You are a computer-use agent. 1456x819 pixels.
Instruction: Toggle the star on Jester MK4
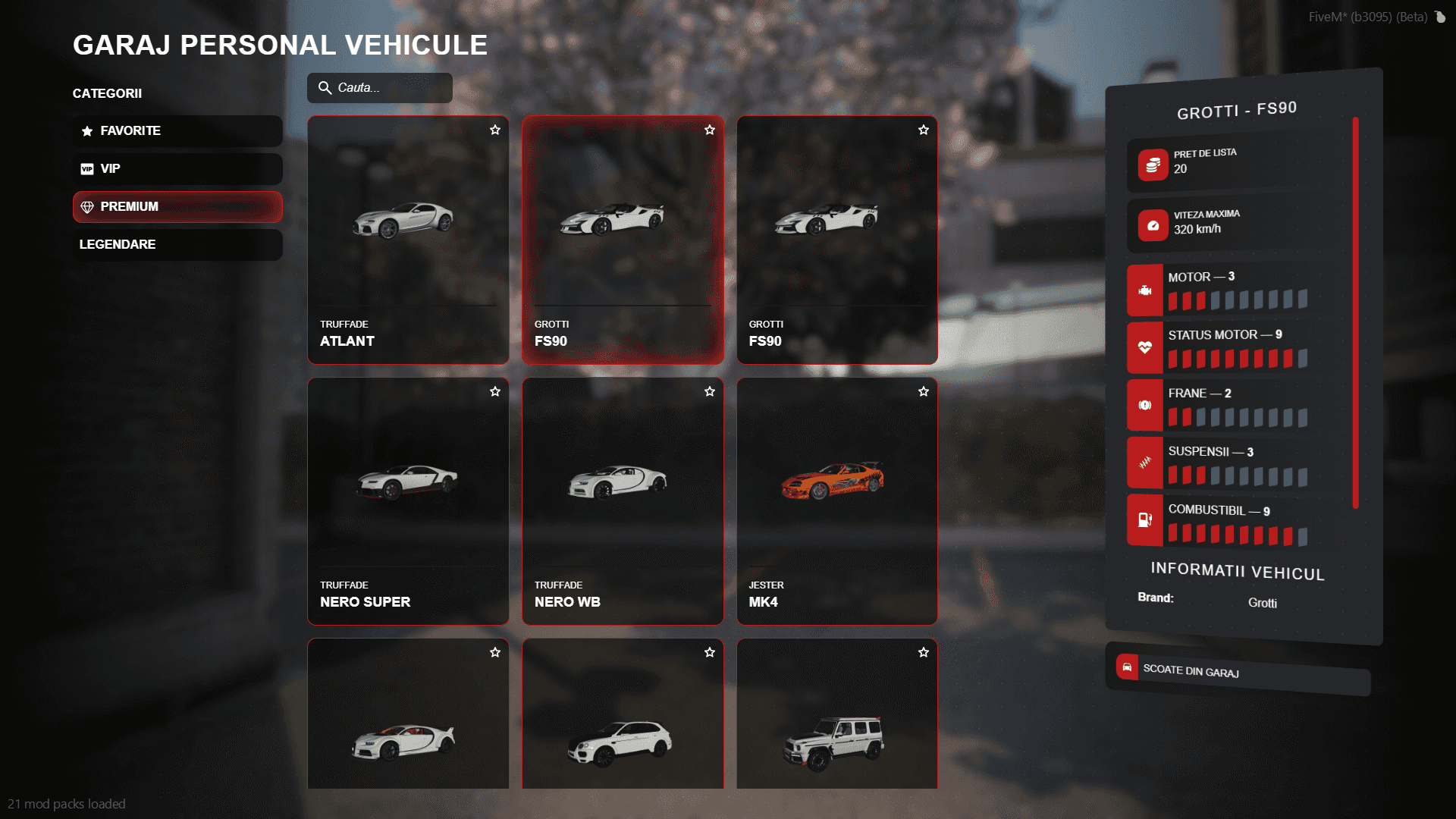point(924,392)
